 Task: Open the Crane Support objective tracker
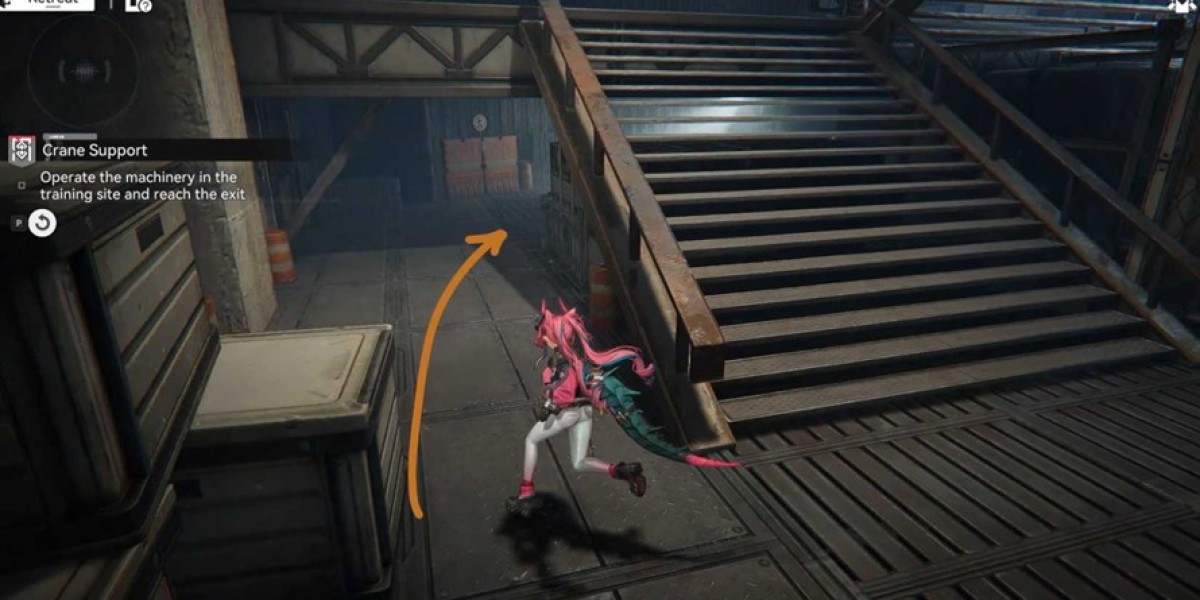95,150
